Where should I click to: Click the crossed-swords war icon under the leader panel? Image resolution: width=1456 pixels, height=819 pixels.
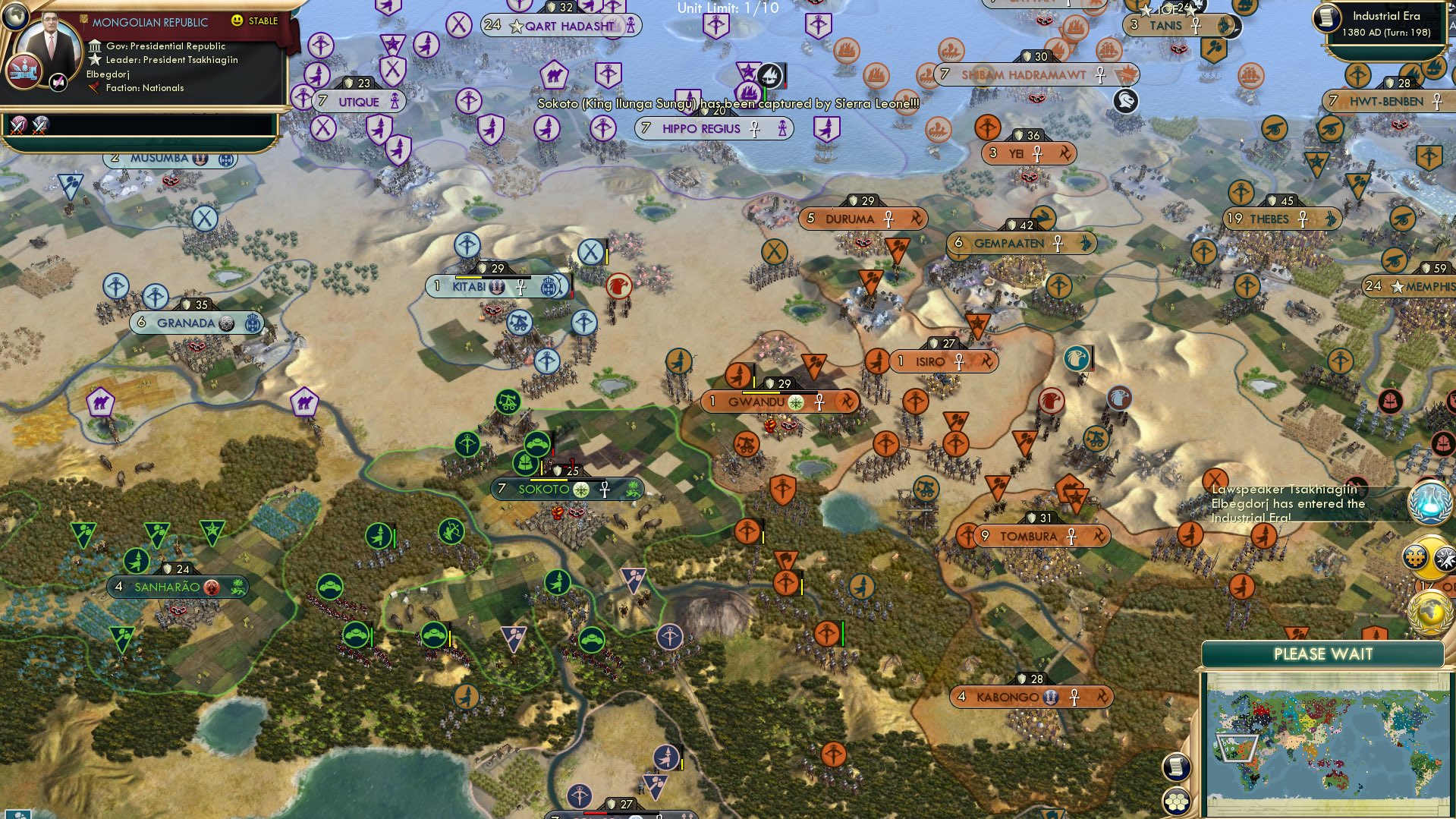click(19, 124)
